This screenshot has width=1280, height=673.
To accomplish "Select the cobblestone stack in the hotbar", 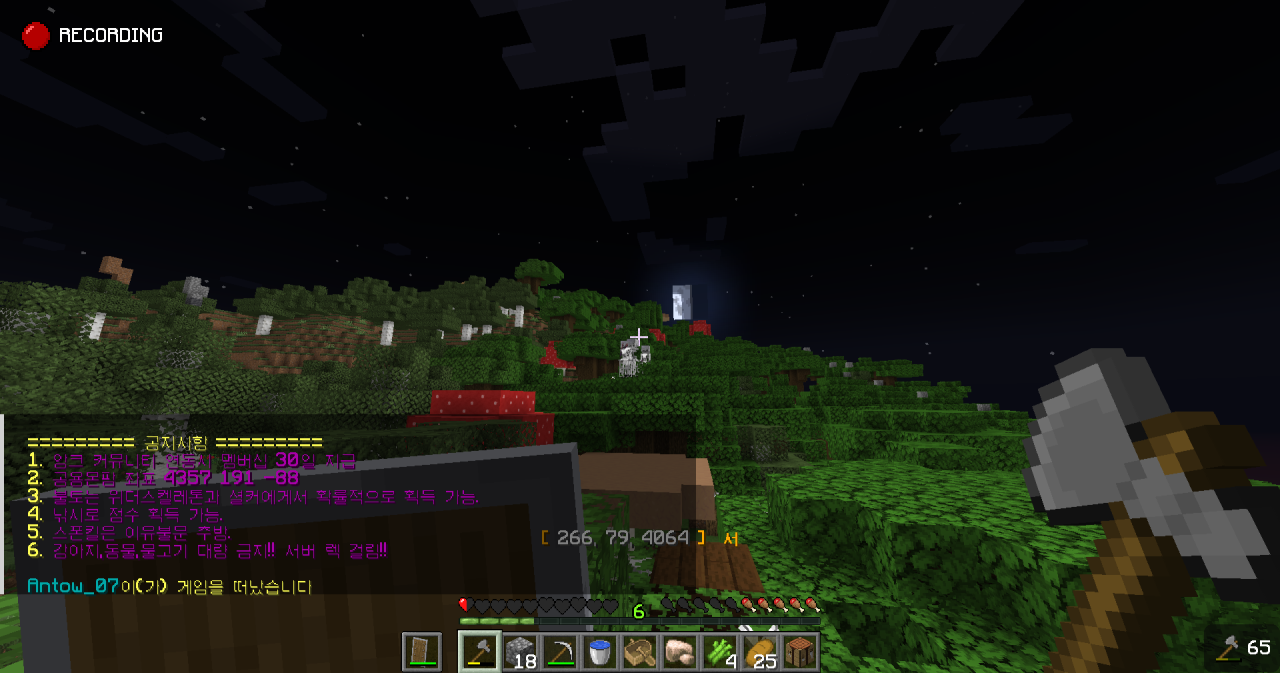I will coord(520,652).
